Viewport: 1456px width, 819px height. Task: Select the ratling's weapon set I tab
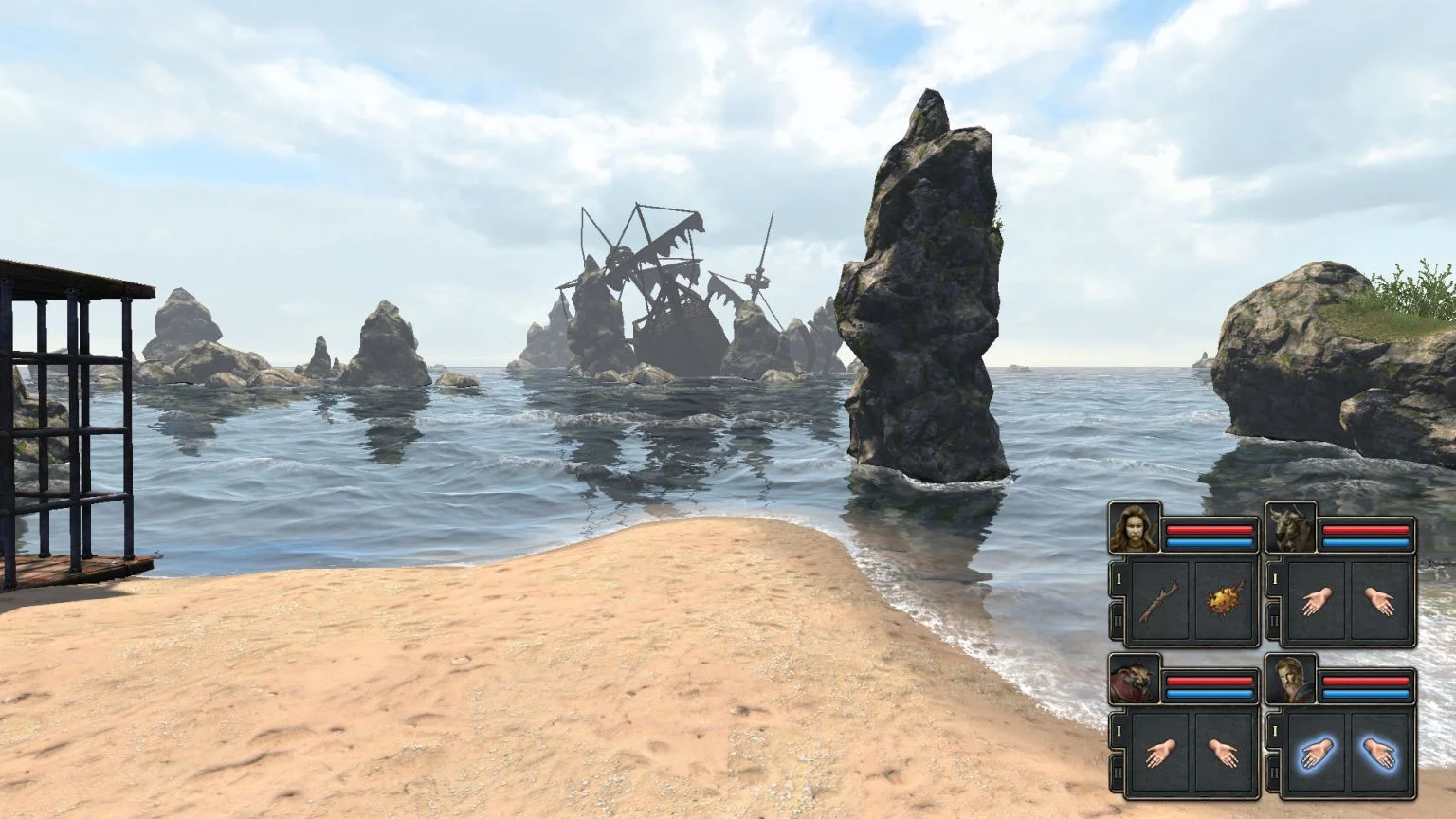[1118, 730]
